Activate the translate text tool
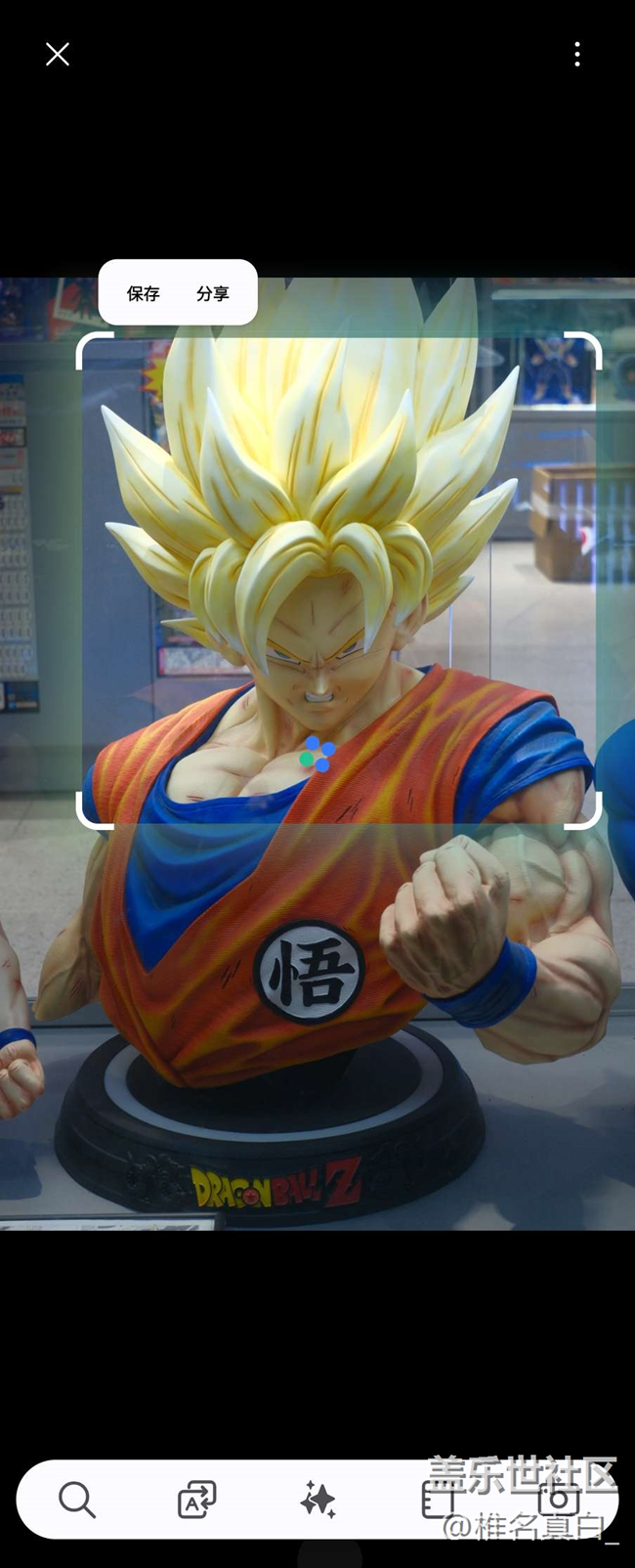 point(196,1499)
